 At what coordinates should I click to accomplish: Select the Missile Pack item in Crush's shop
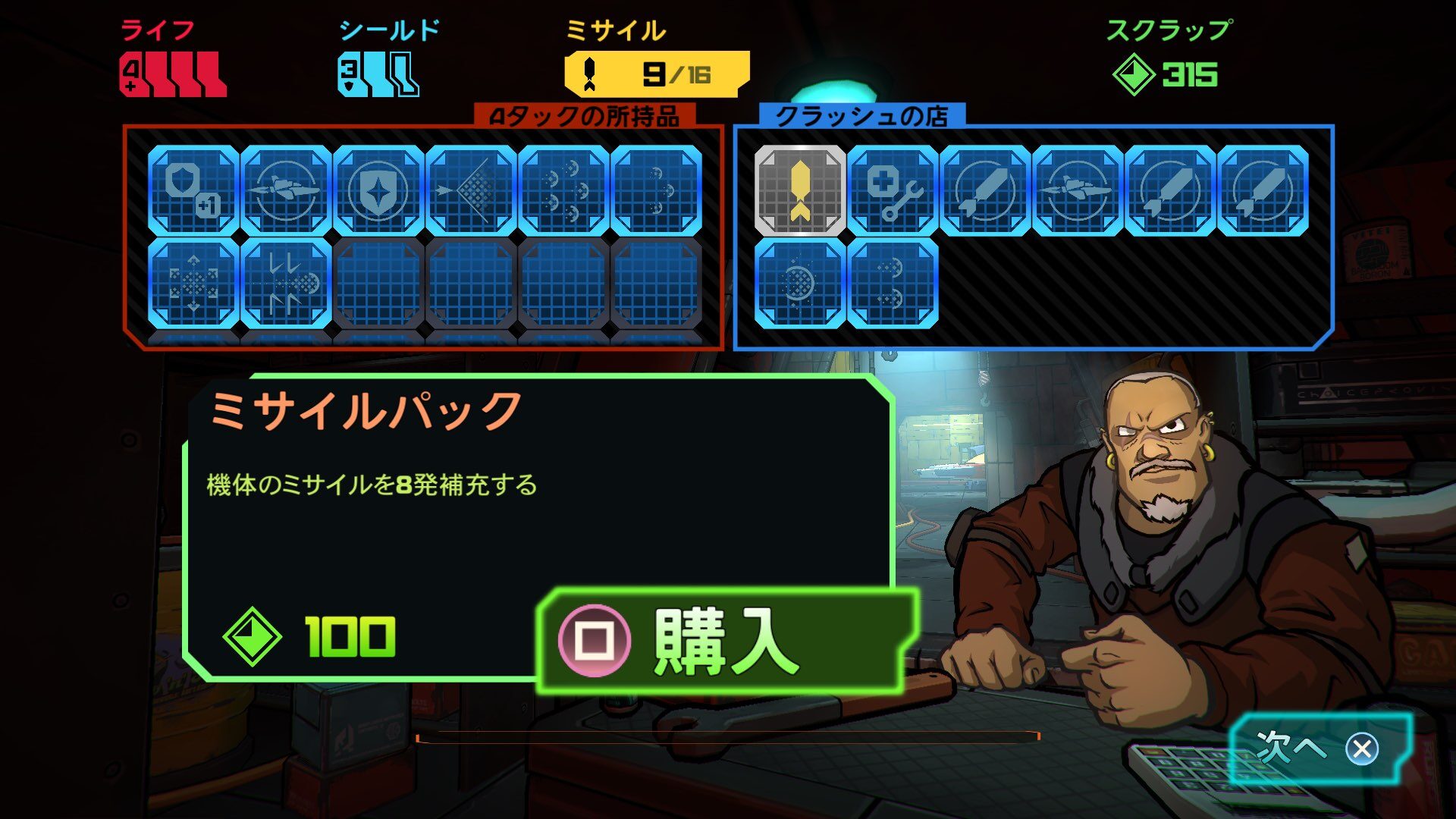click(x=800, y=190)
